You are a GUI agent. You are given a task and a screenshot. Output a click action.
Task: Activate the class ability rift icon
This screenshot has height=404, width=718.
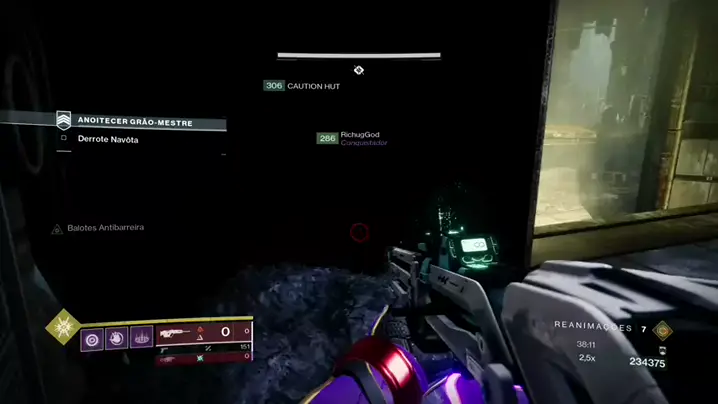click(x=142, y=338)
